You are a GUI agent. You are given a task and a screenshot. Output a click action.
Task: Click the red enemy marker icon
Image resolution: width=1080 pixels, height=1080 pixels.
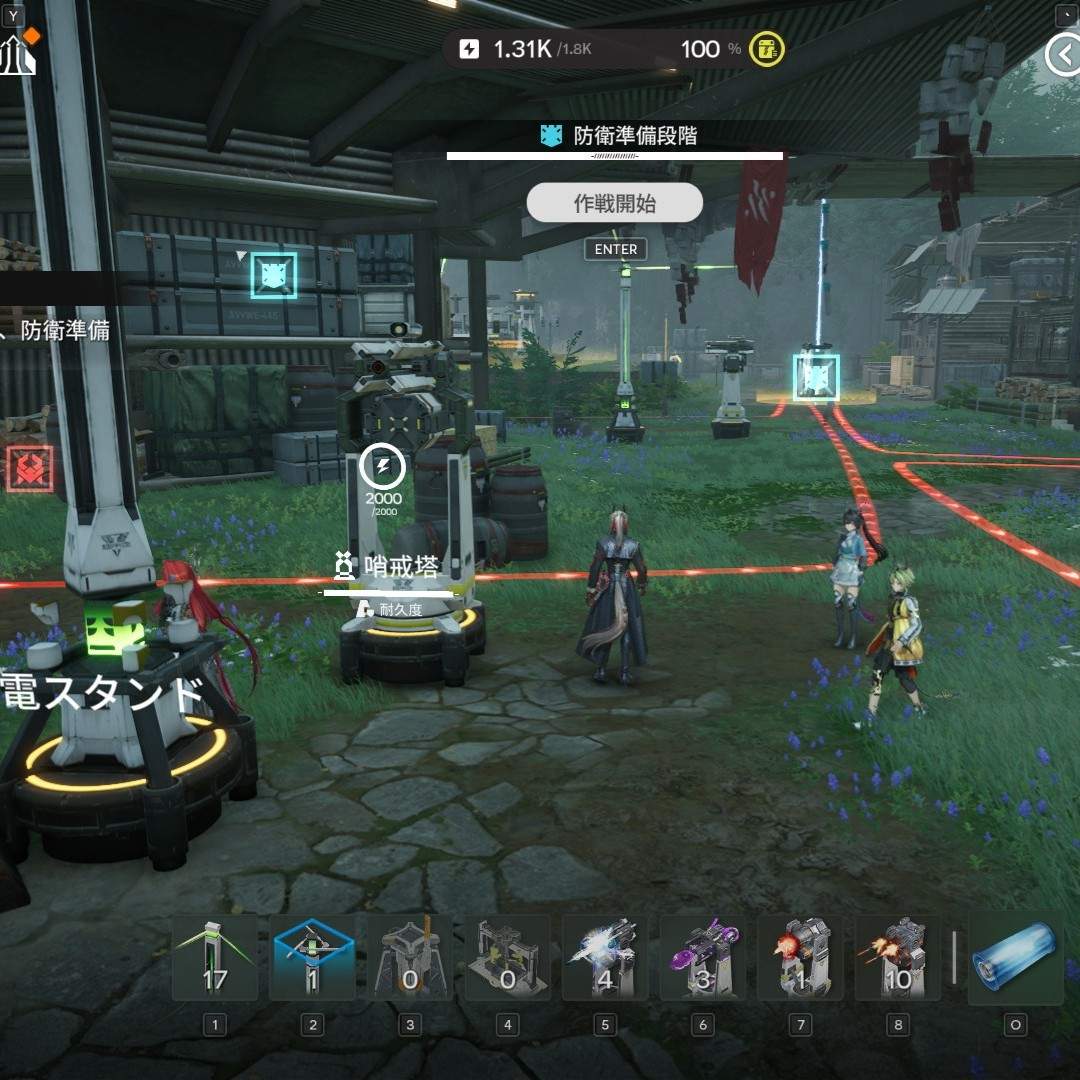tap(29, 469)
